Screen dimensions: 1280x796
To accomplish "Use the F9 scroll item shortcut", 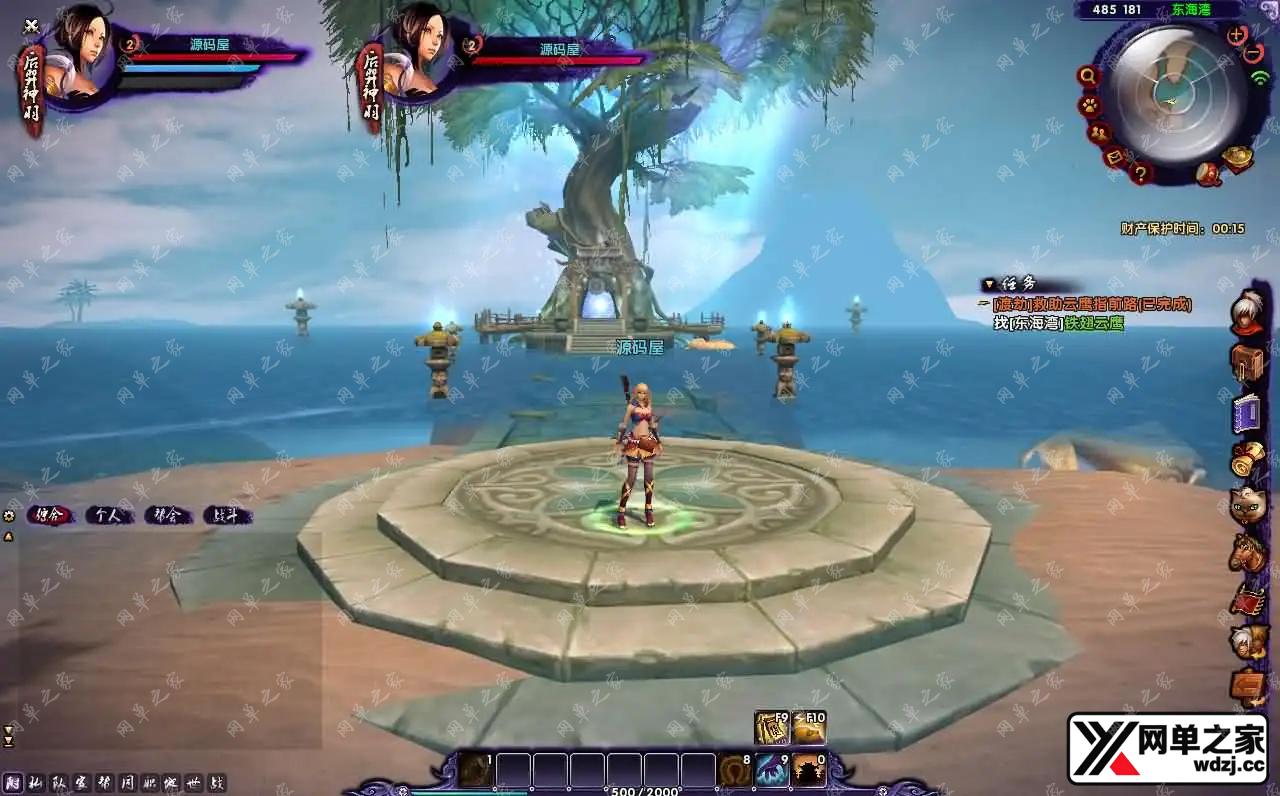I will [x=771, y=728].
